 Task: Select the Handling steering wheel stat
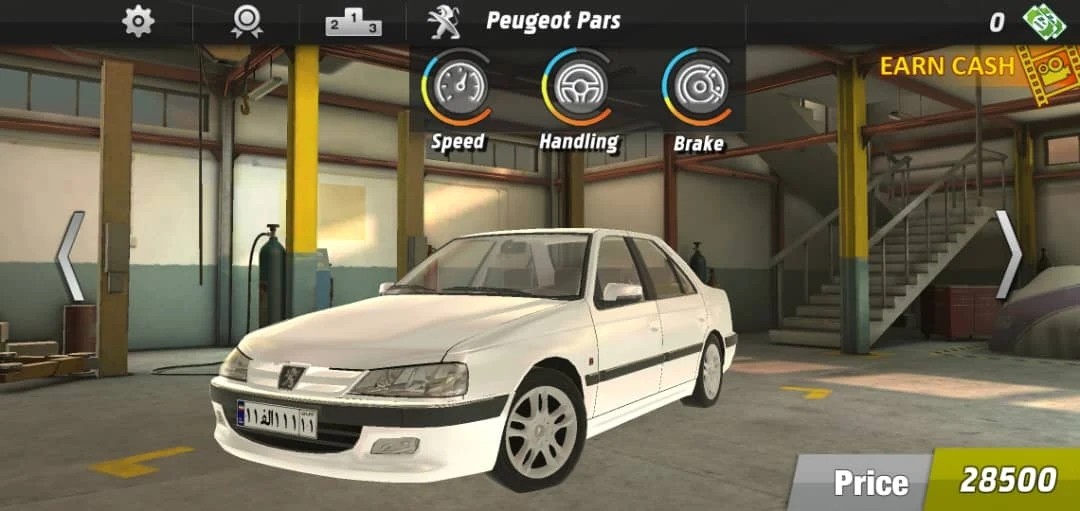coord(577,87)
